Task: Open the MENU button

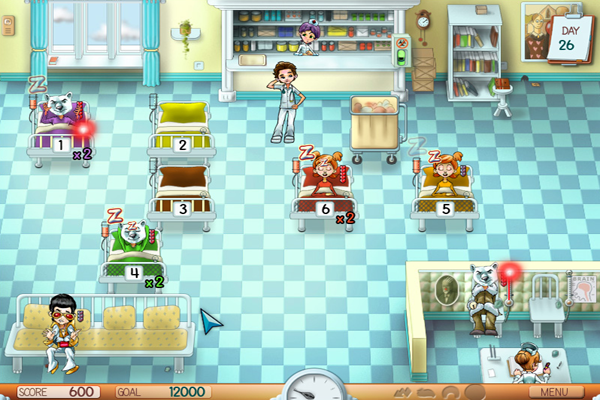Action: tap(560, 391)
